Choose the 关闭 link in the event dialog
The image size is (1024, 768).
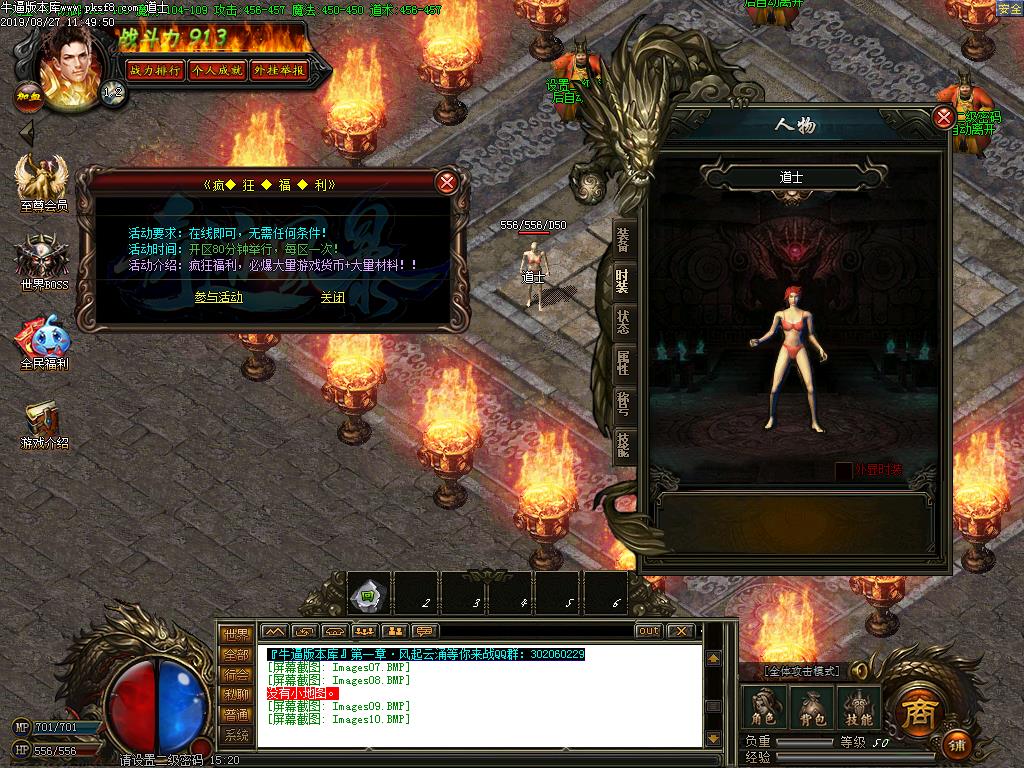[x=332, y=297]
